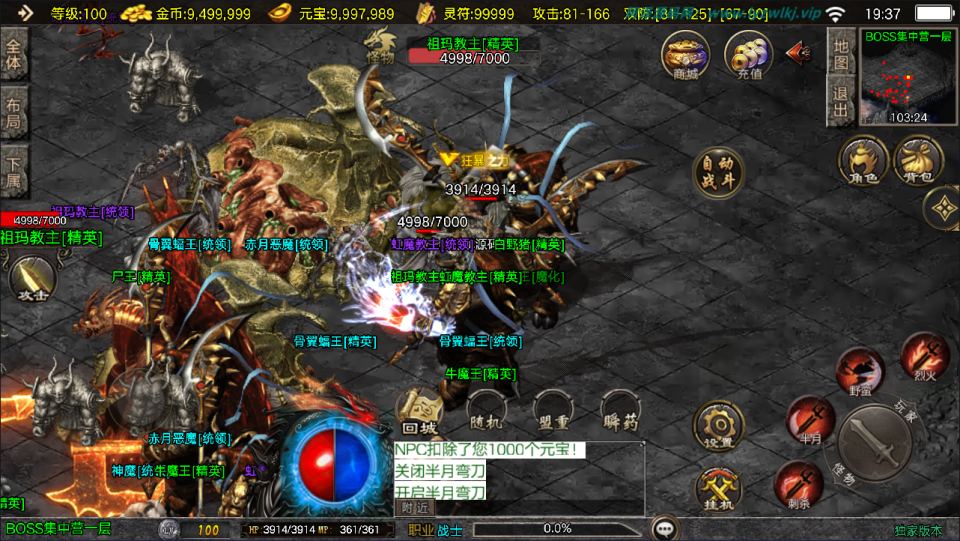Activate 挂机 auto-hunt
This screenshot has height=541, width=960.
[x=718, y=490]
